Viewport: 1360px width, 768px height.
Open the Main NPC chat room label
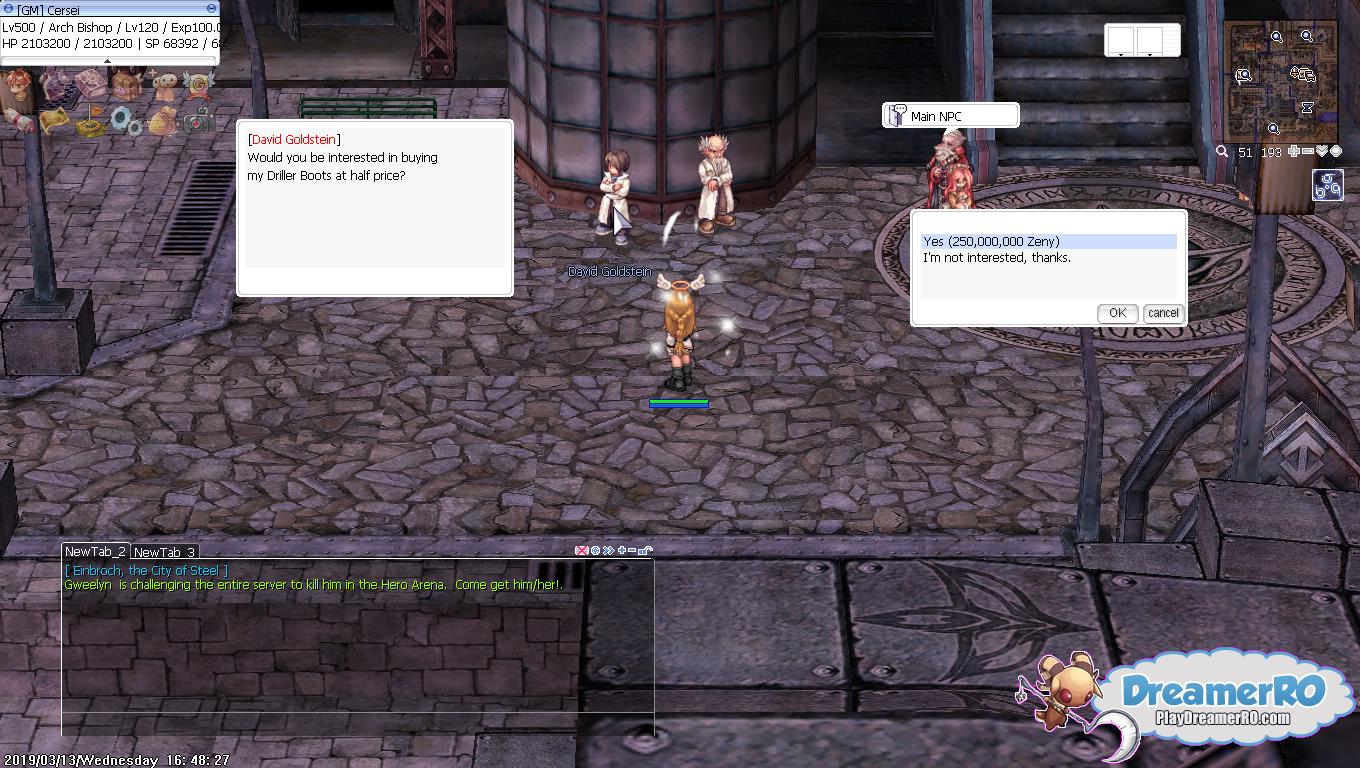(x=950, y=116)
